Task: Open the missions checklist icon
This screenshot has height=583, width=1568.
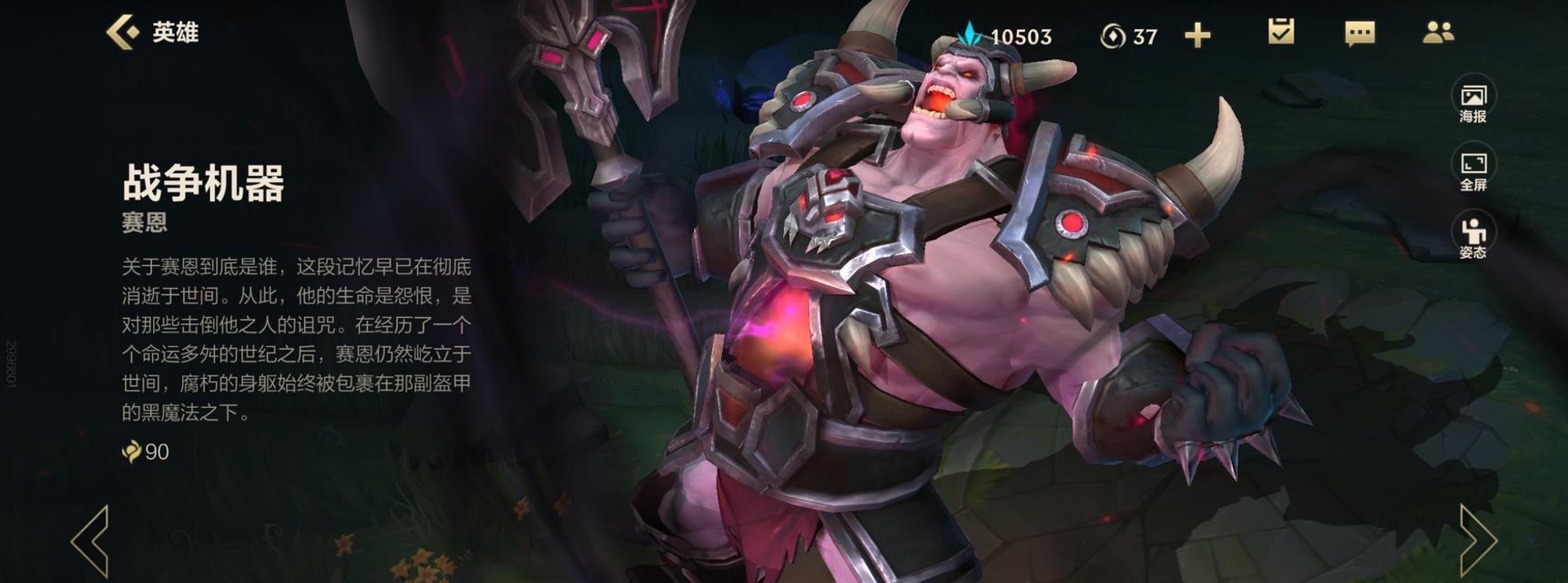Action: 1281,33
